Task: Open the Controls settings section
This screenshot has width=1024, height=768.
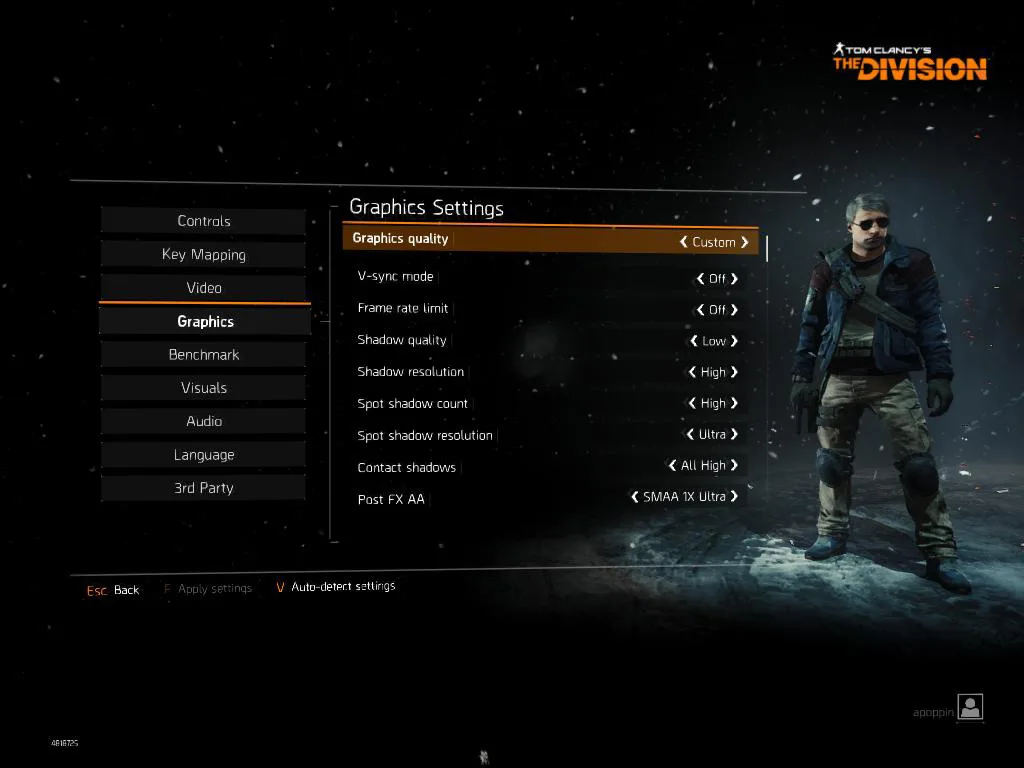Action: pyautogui.click(x=204, y=221)
